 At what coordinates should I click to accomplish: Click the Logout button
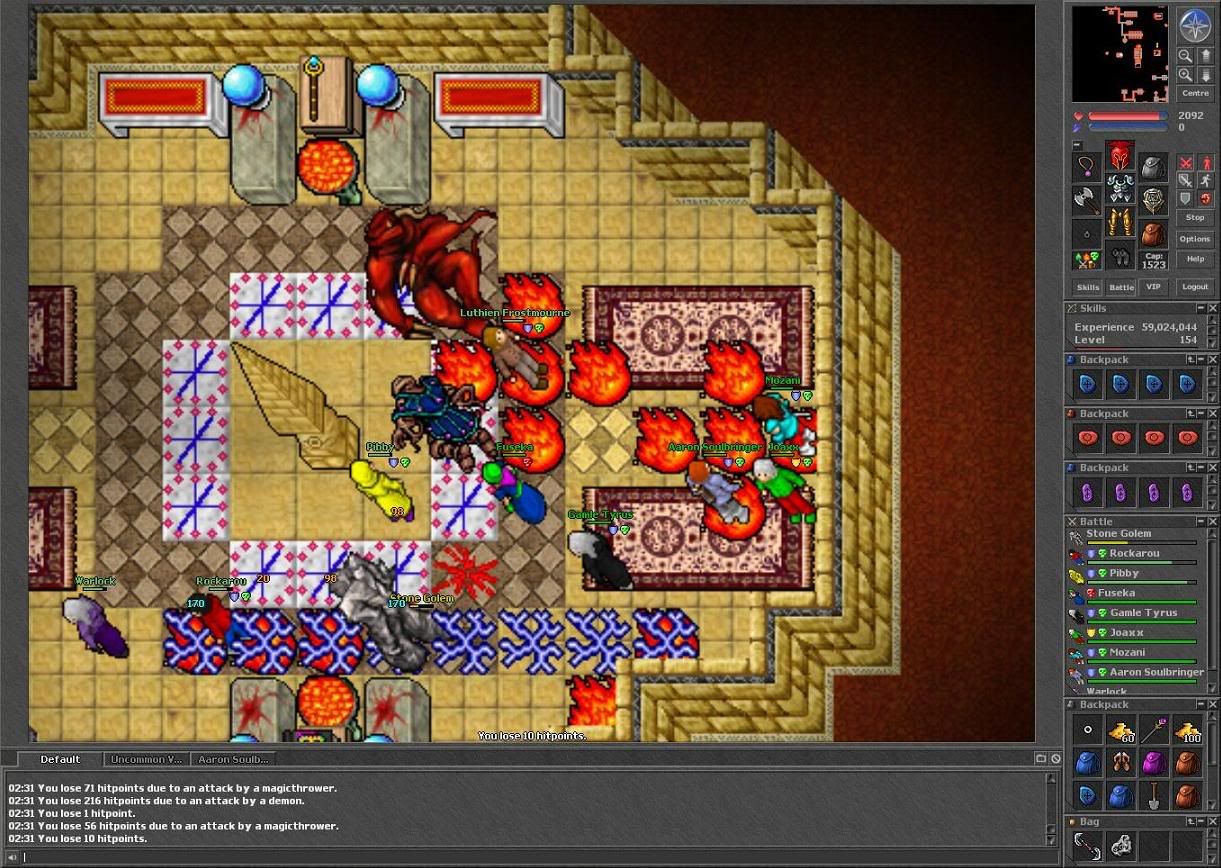pos(1195,287)
